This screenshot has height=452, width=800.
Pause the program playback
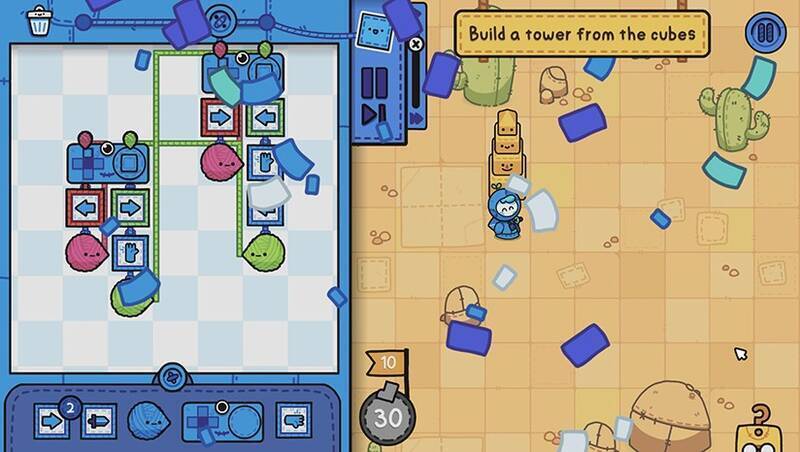click(373, 79)
